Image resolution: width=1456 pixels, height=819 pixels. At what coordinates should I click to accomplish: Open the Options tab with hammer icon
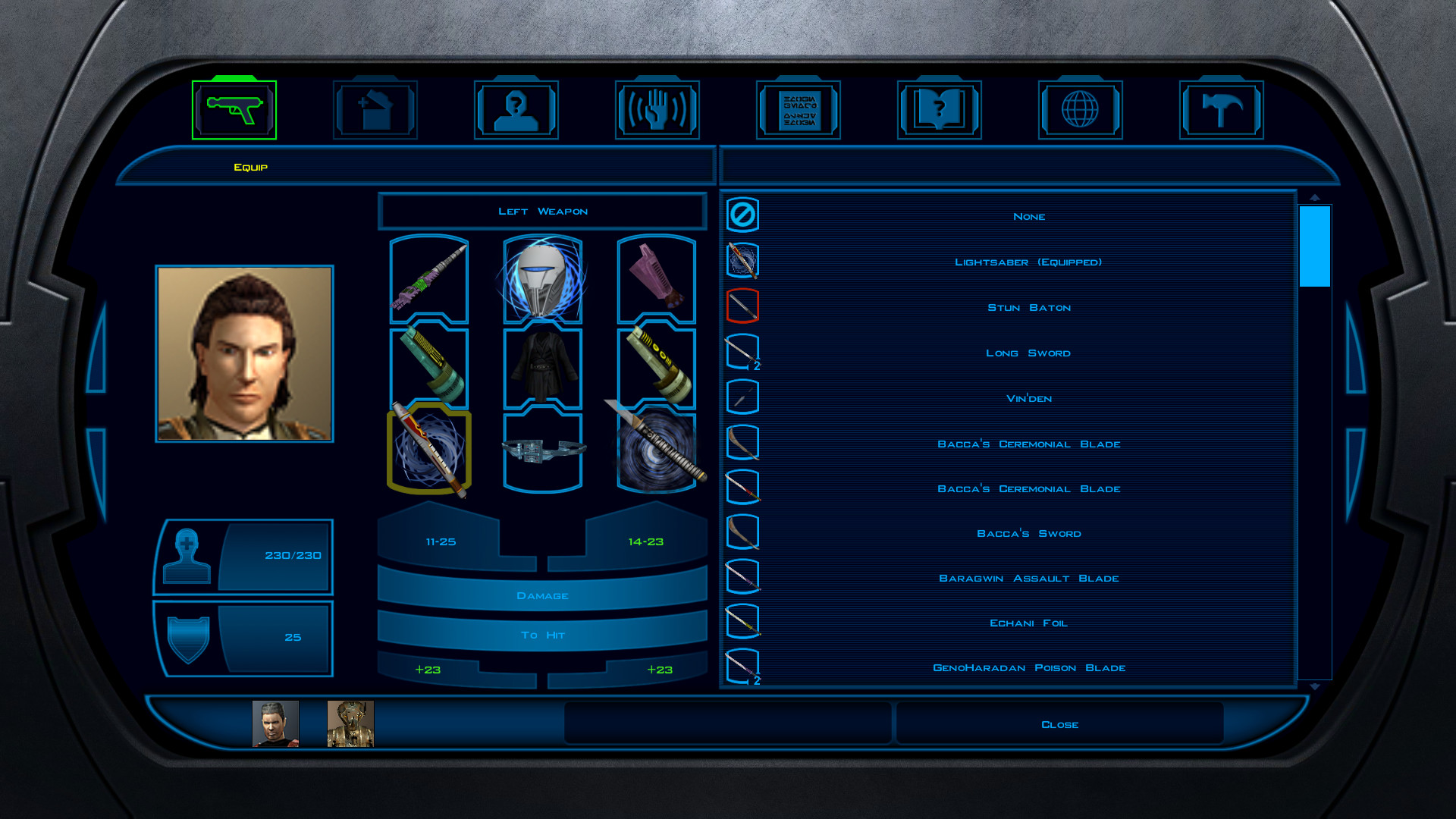pyautogui.click(x=1221, y=110)
